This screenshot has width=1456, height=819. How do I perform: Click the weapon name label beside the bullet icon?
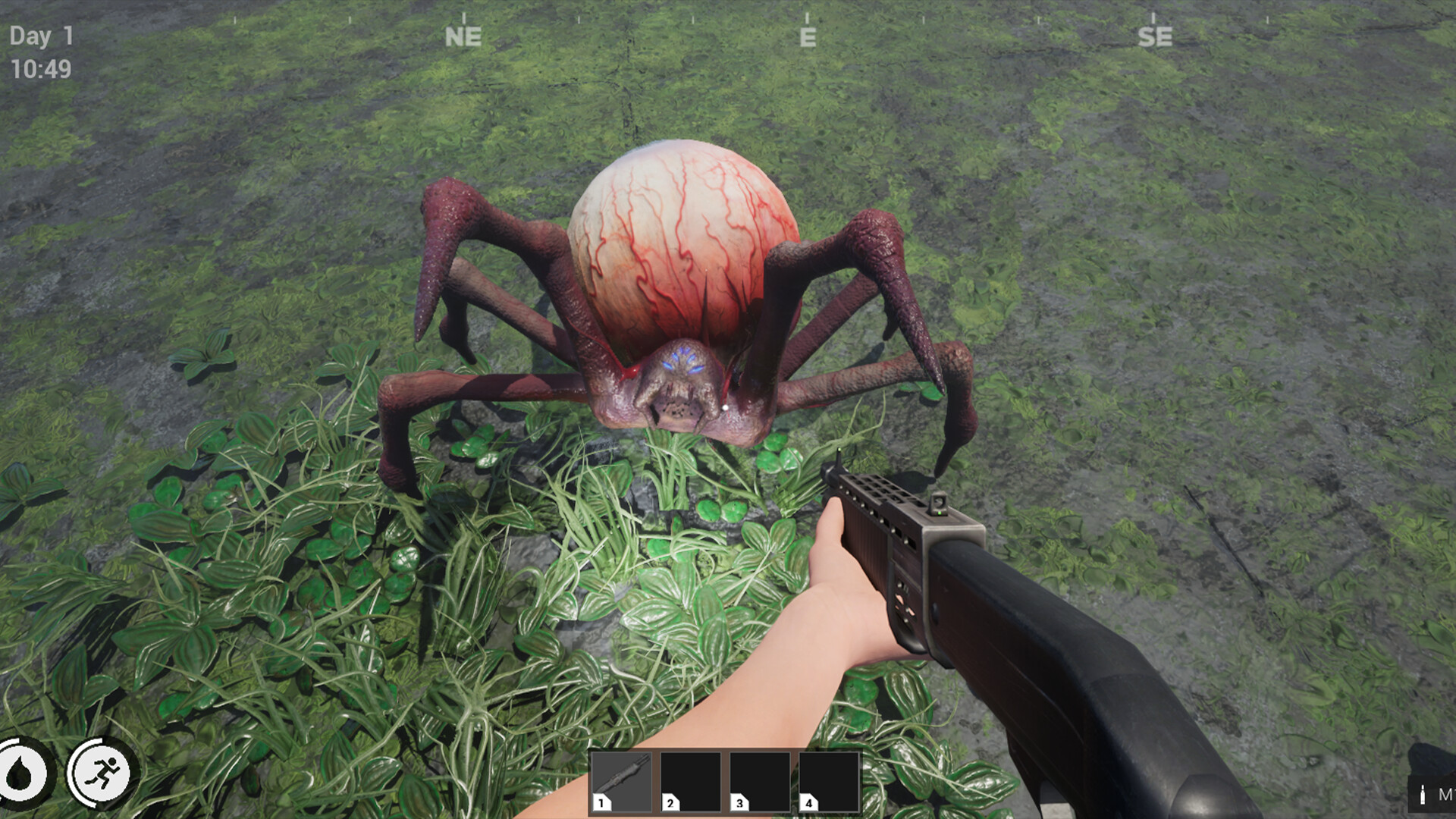point(1447,795)
